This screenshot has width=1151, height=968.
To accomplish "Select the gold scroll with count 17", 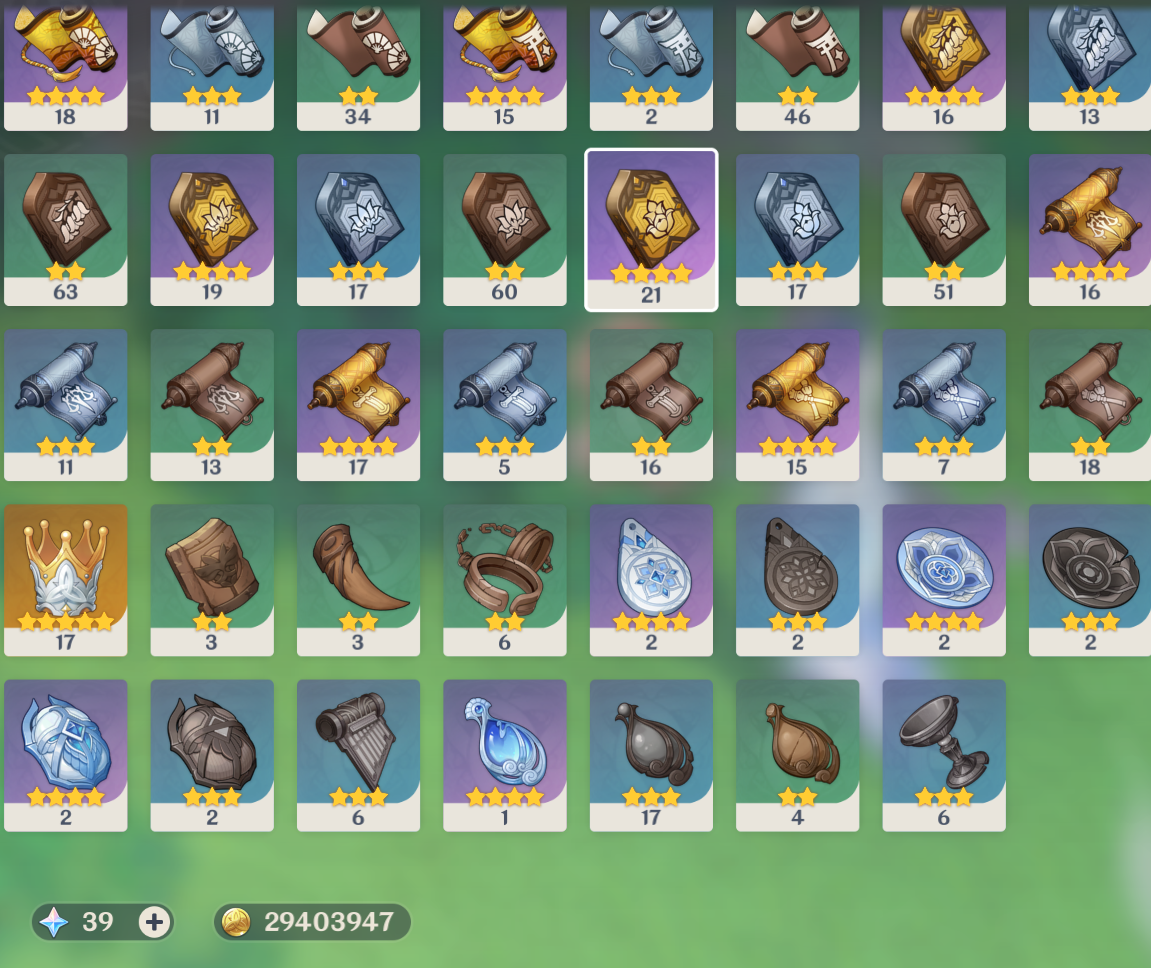I will tap(358, 404).
